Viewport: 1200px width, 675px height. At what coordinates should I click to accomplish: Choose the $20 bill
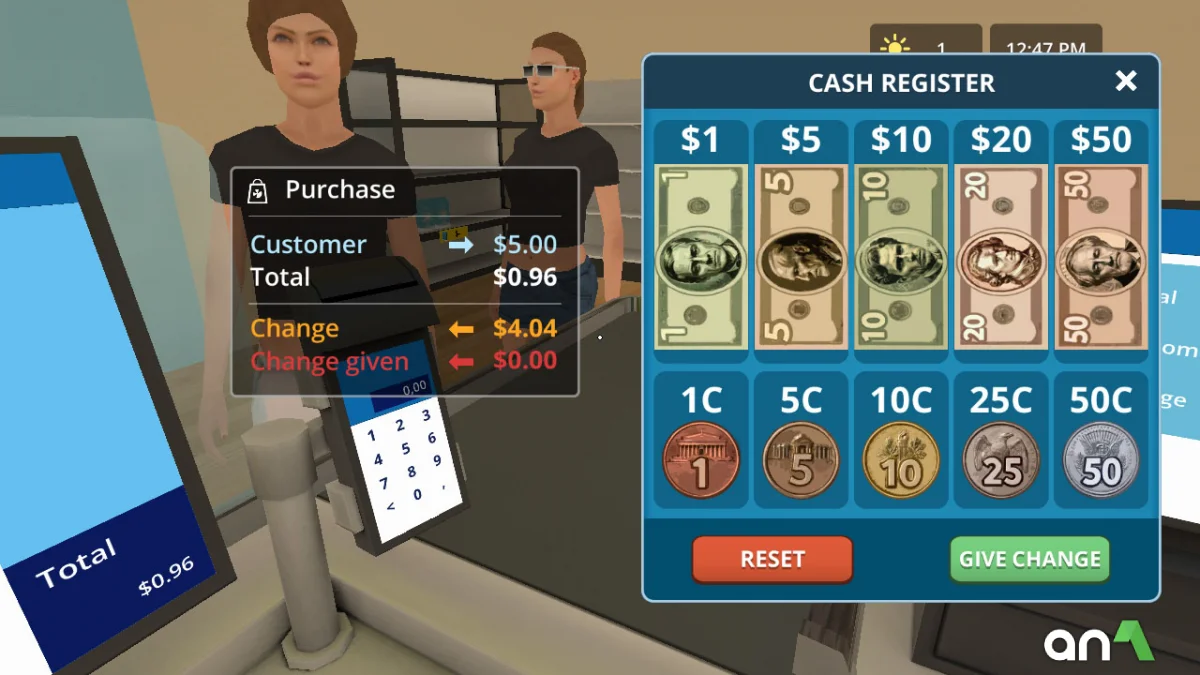click(1001, 258)
